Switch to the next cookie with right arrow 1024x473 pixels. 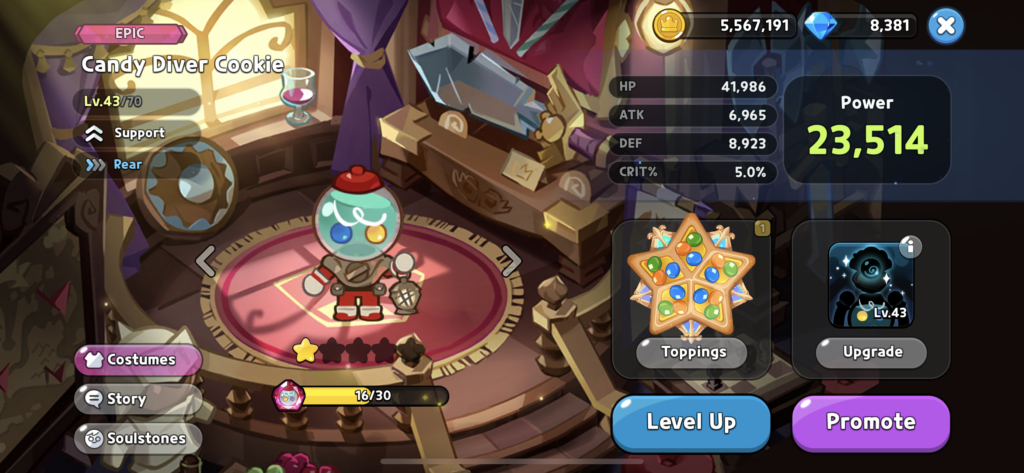(x=511, y=261)
